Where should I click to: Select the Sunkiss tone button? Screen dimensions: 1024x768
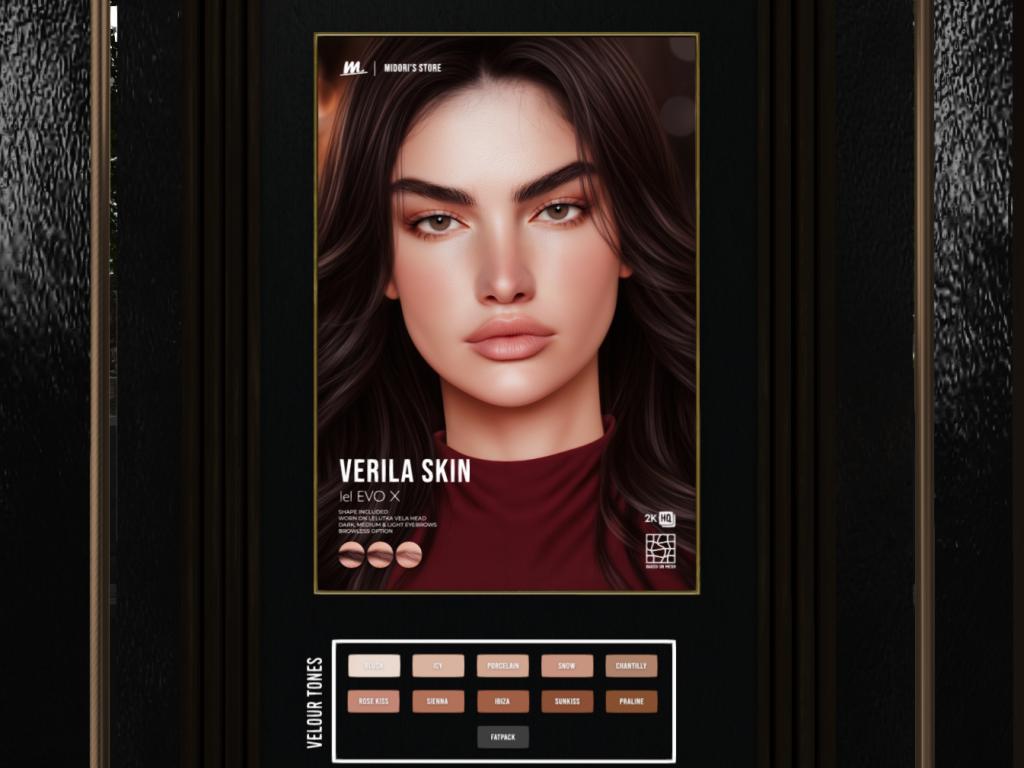pyautogui.click(x=567, y=702)
